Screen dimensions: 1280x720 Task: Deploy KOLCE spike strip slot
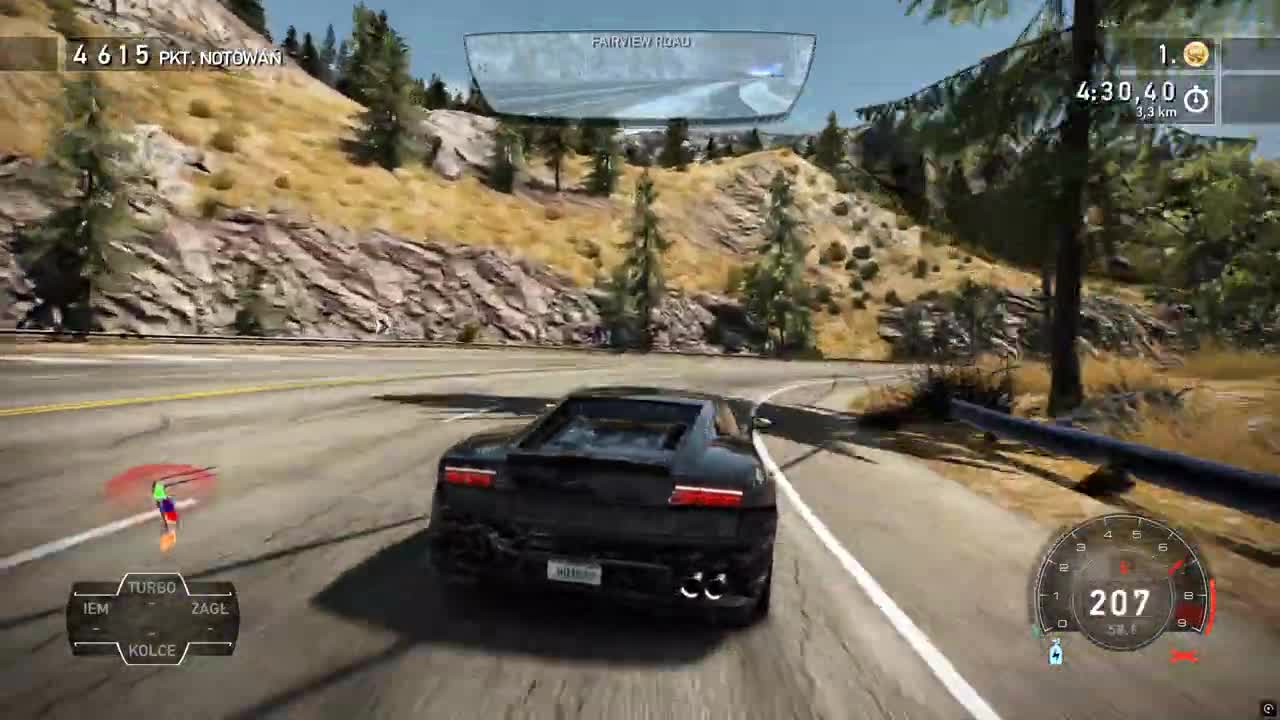(x=152, y=650)
